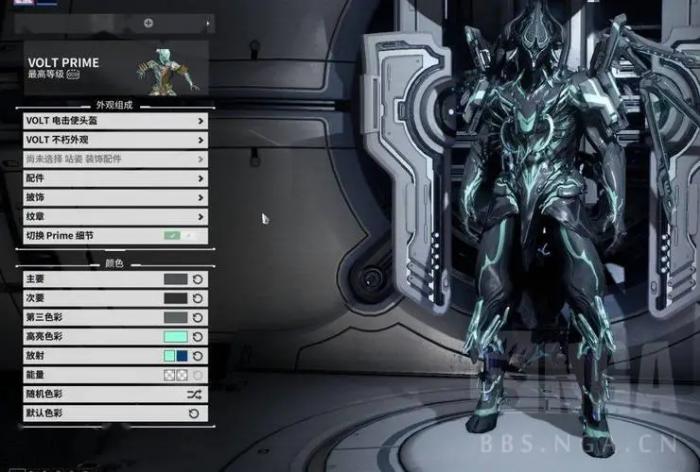Choose the 第三色彩 tertiary color swatch
700x472 pixels.
tap(175, 317)
